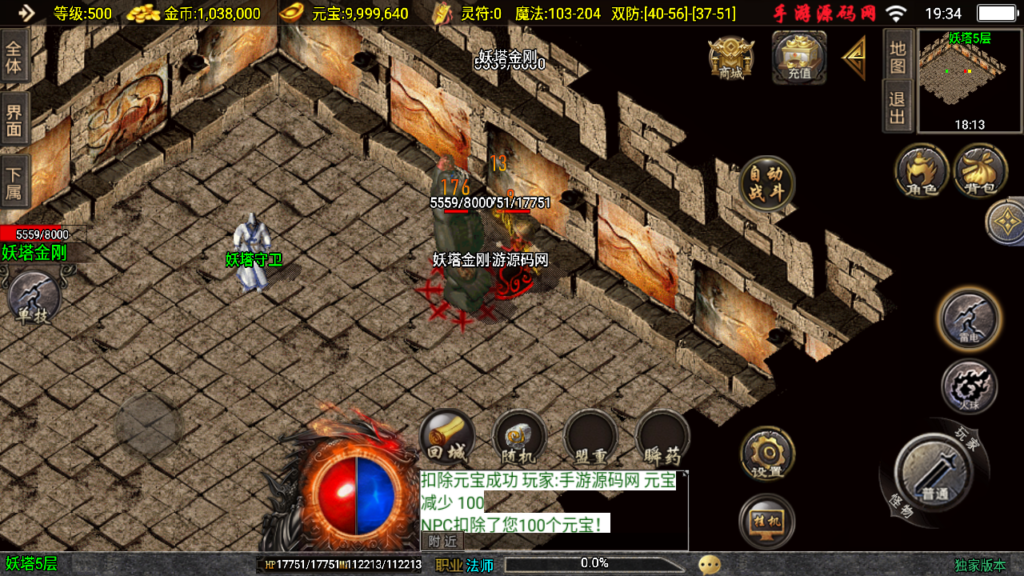Open chat with the speech bubble icon
1024x576 pixels.
click(709, 565)
